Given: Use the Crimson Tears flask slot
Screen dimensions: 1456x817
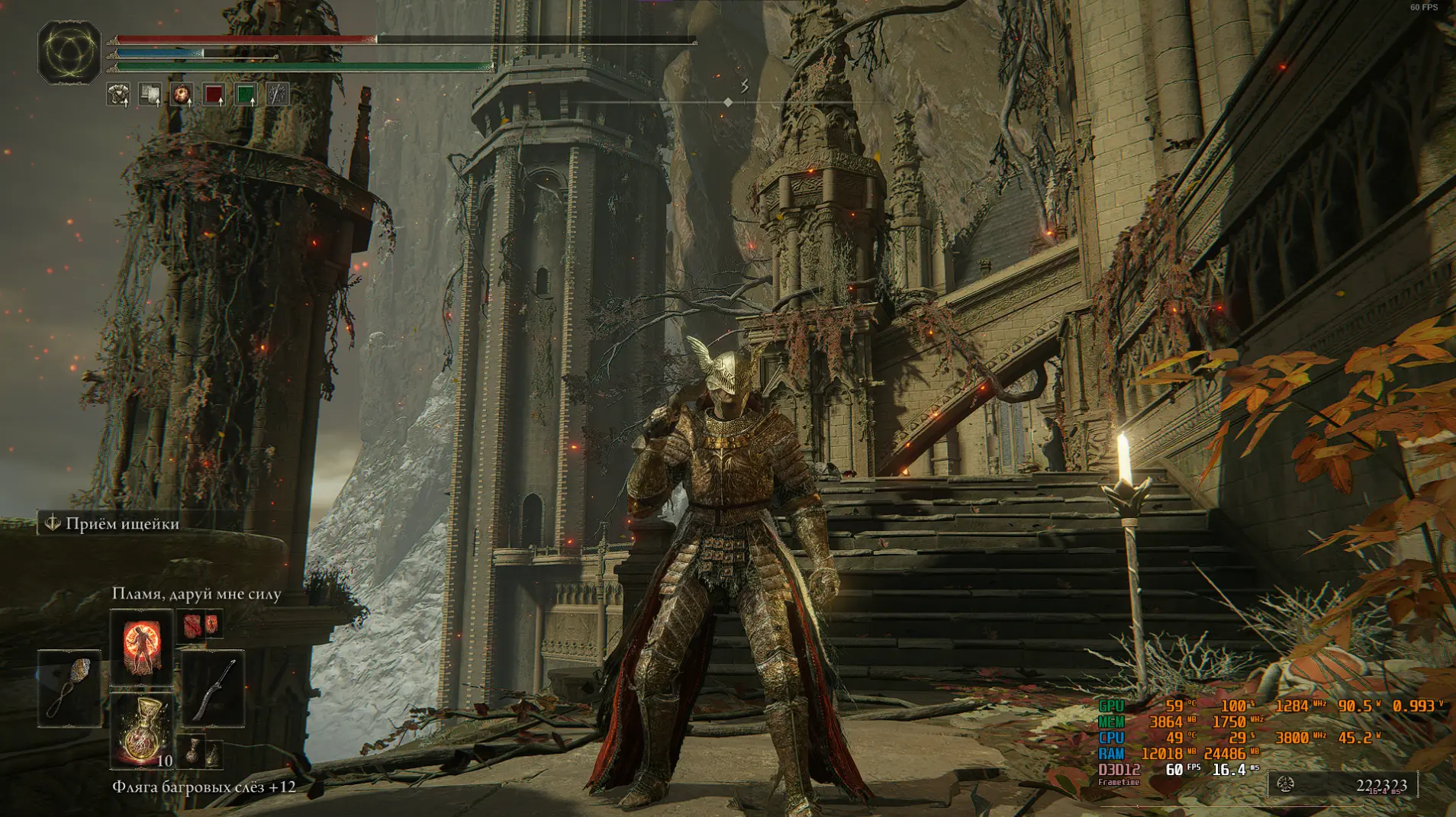Looking at the screenshot, I should (x=141, y=730).
